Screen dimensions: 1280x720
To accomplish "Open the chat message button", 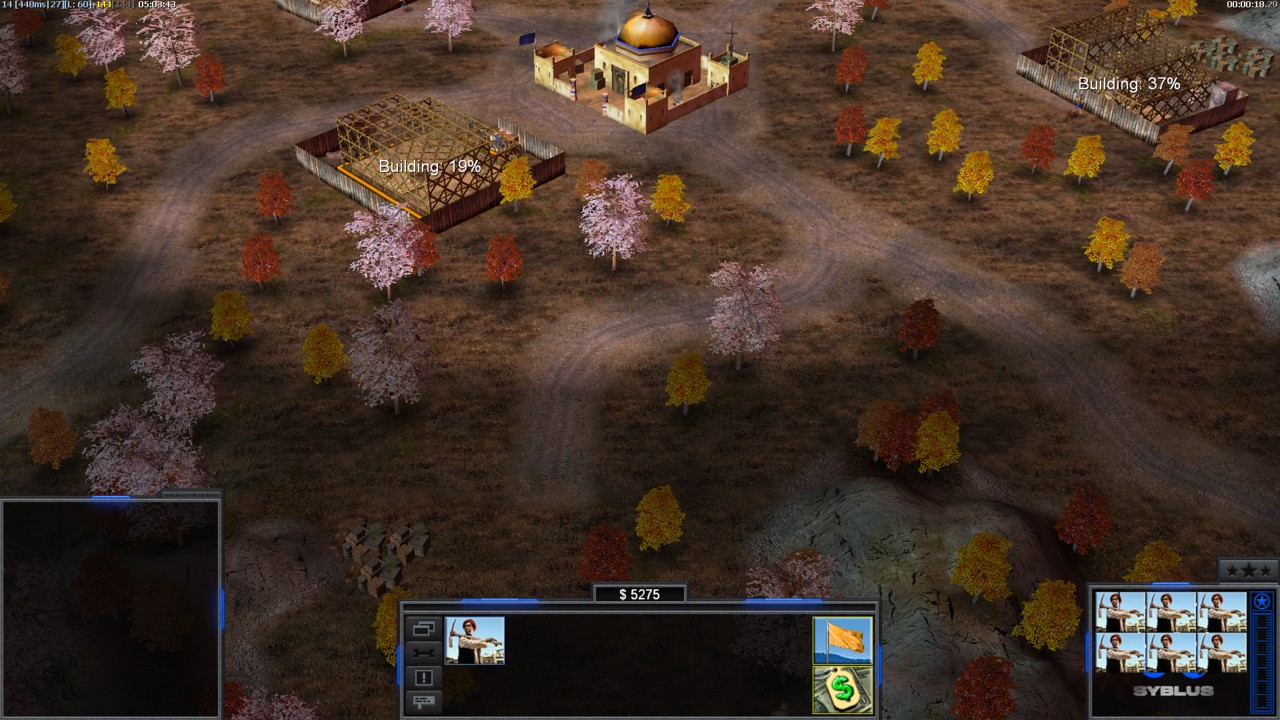I will 424,700.
